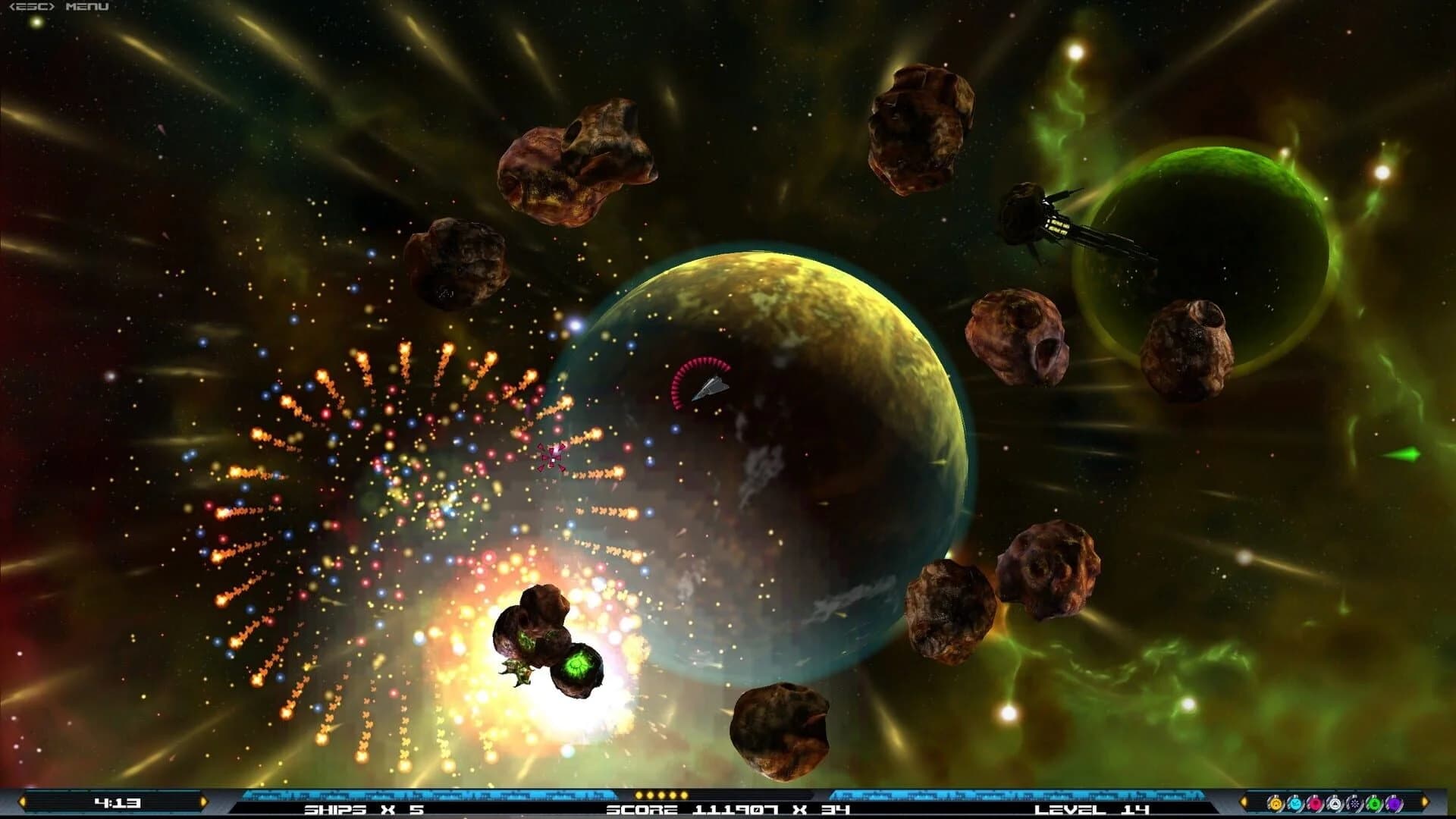Click the gold chevron left of the timer
This screenshot has height=819, width=1456.
point(23,800)
